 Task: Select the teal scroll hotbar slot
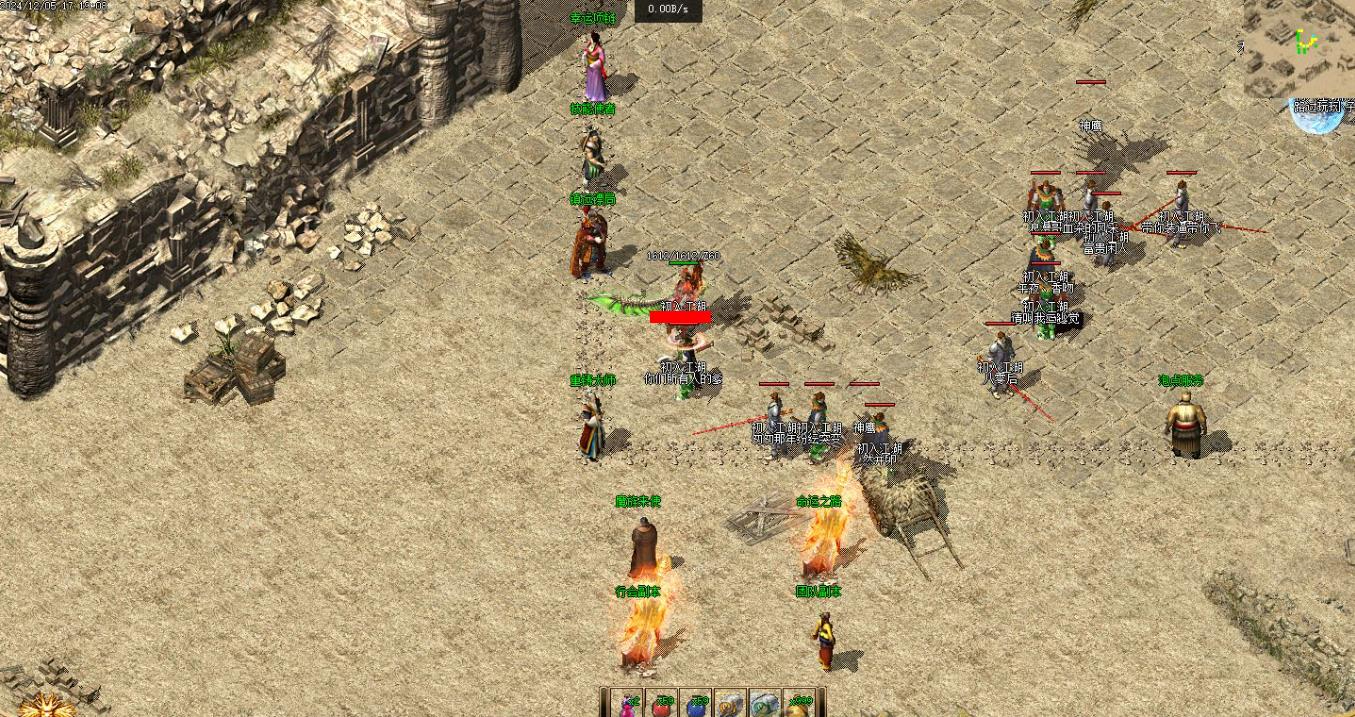pyautogui.click(x=764, y=704)
